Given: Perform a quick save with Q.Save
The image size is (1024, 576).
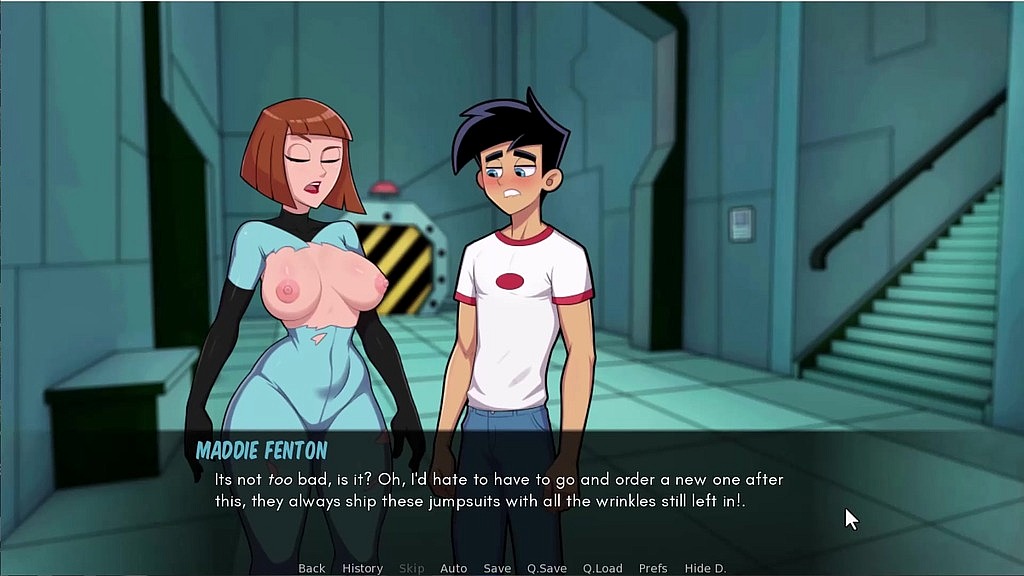Looking at the screenshot, I should pyautogui.click(x=547, y=568).
